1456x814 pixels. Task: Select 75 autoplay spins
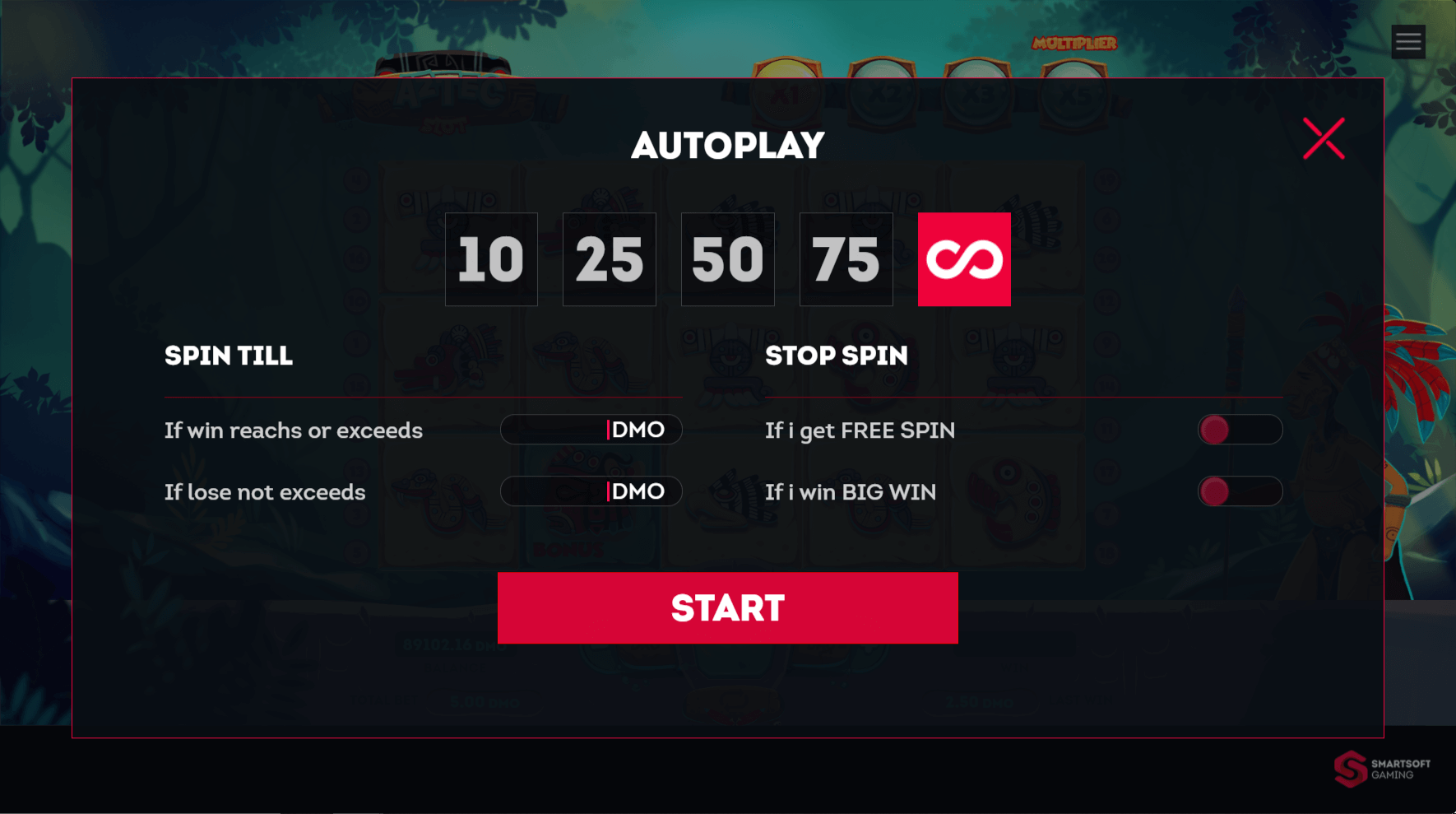tap(846, 259)
